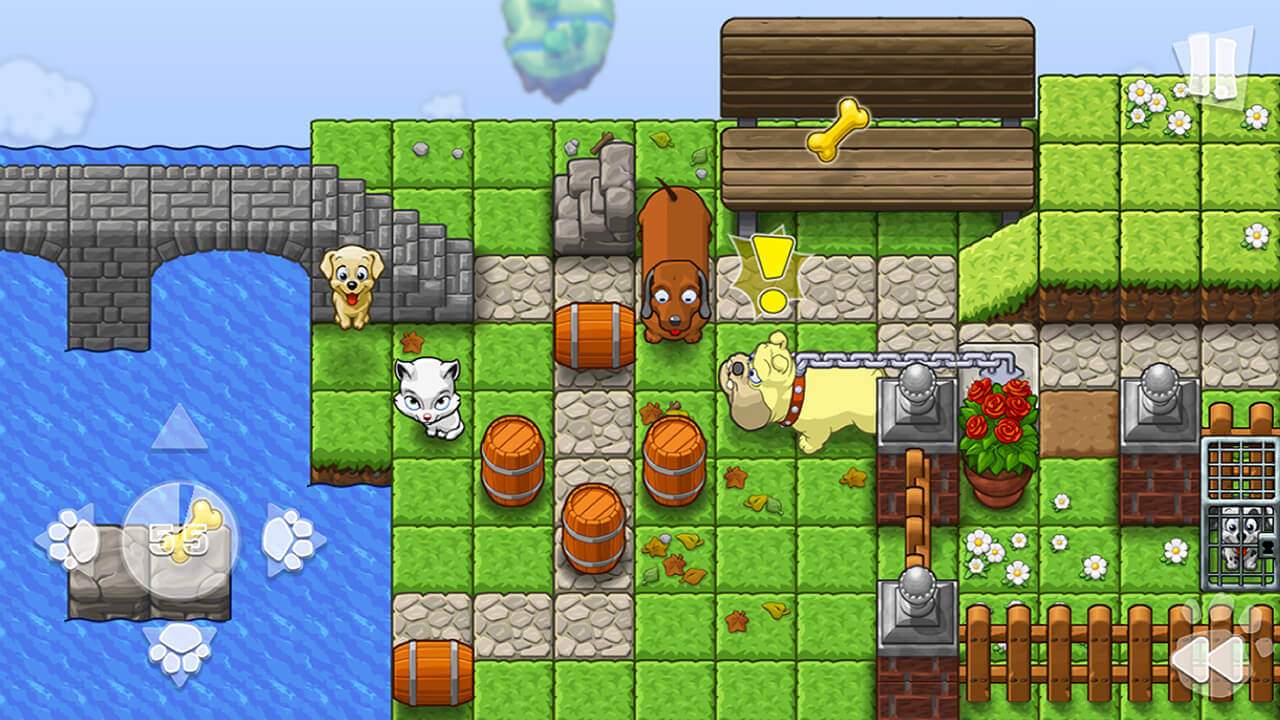Tap the downward paw arrow
The height and width of the screenshot is (720, 1280).
[180, 650]
